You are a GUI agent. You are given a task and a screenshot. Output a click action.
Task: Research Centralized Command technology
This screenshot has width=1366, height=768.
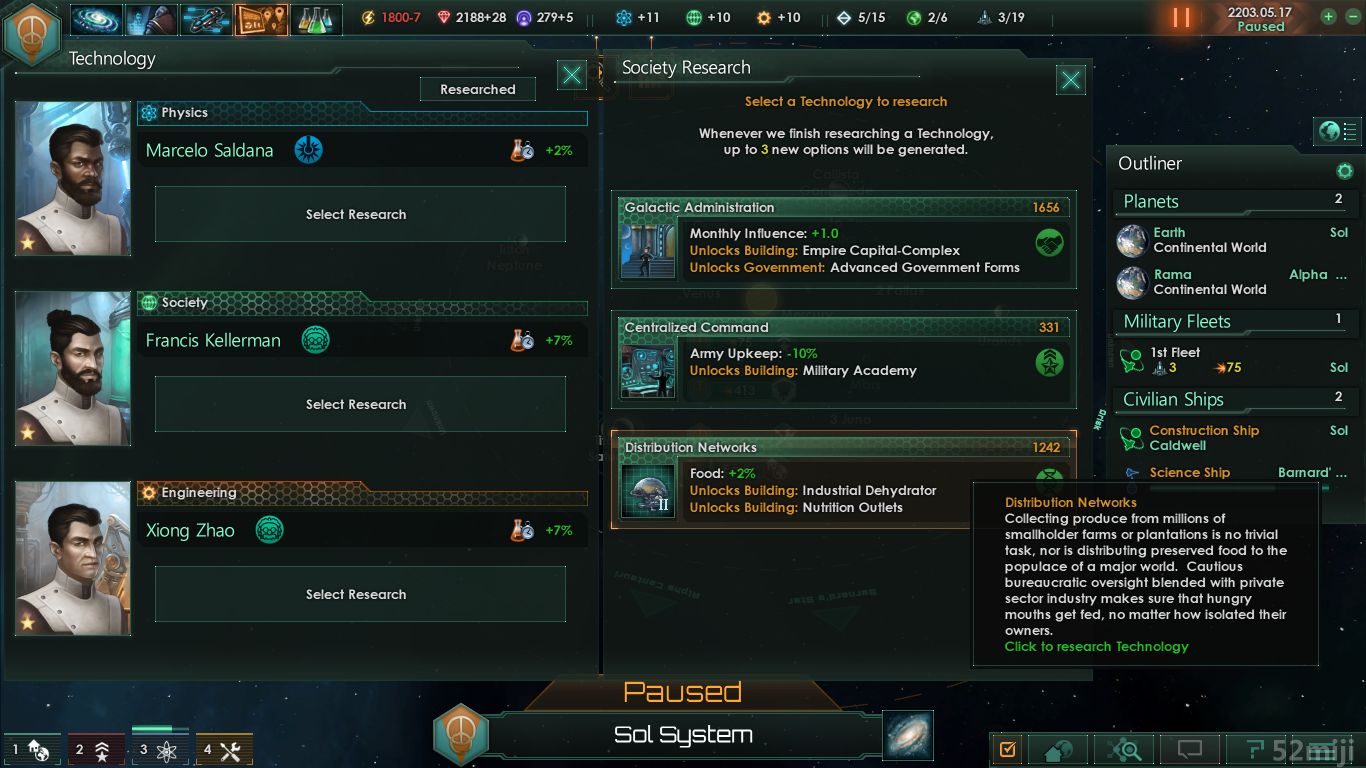(x=843, y=360)
